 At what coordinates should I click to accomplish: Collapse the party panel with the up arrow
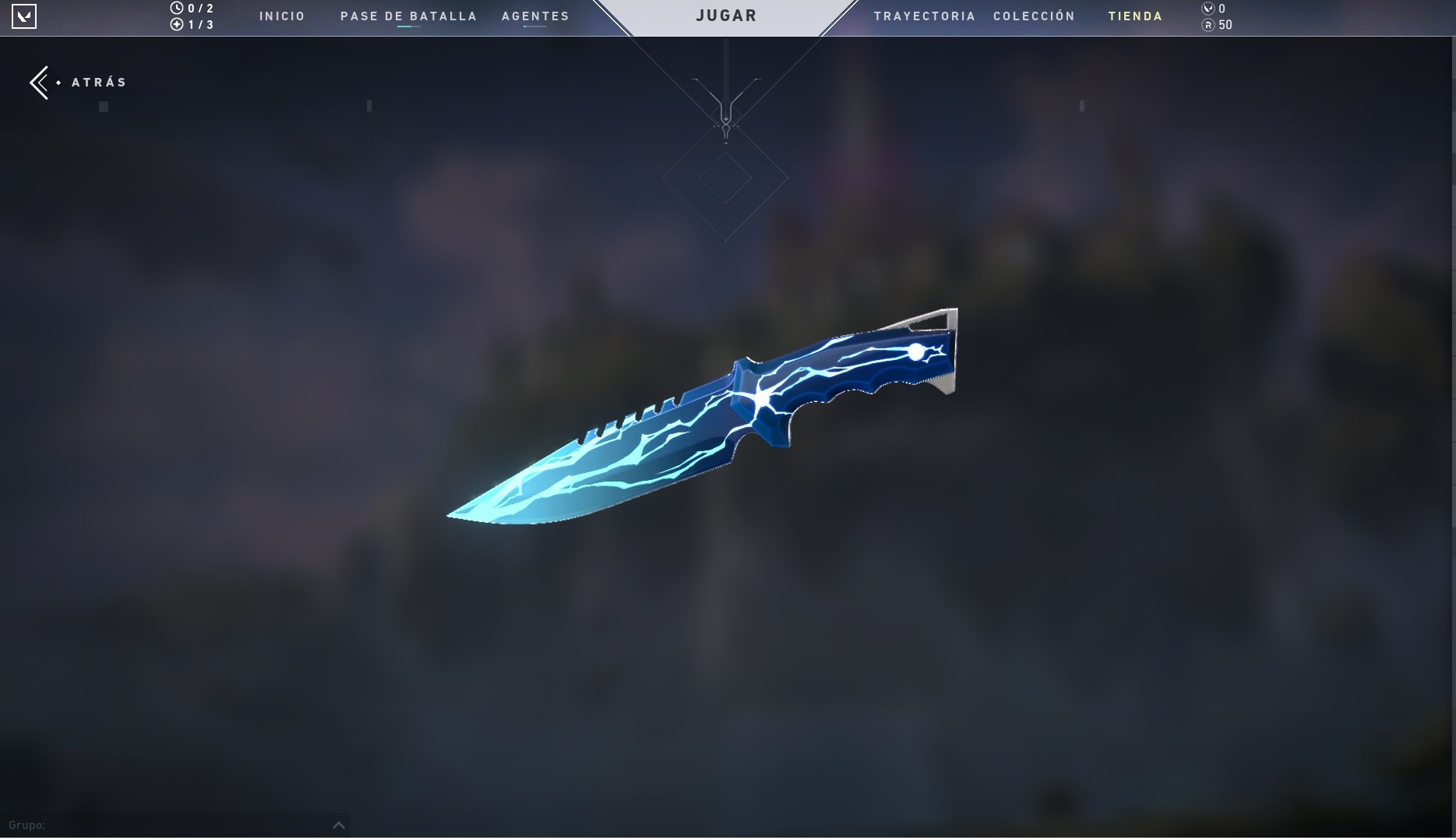click(x=338, y=825)
